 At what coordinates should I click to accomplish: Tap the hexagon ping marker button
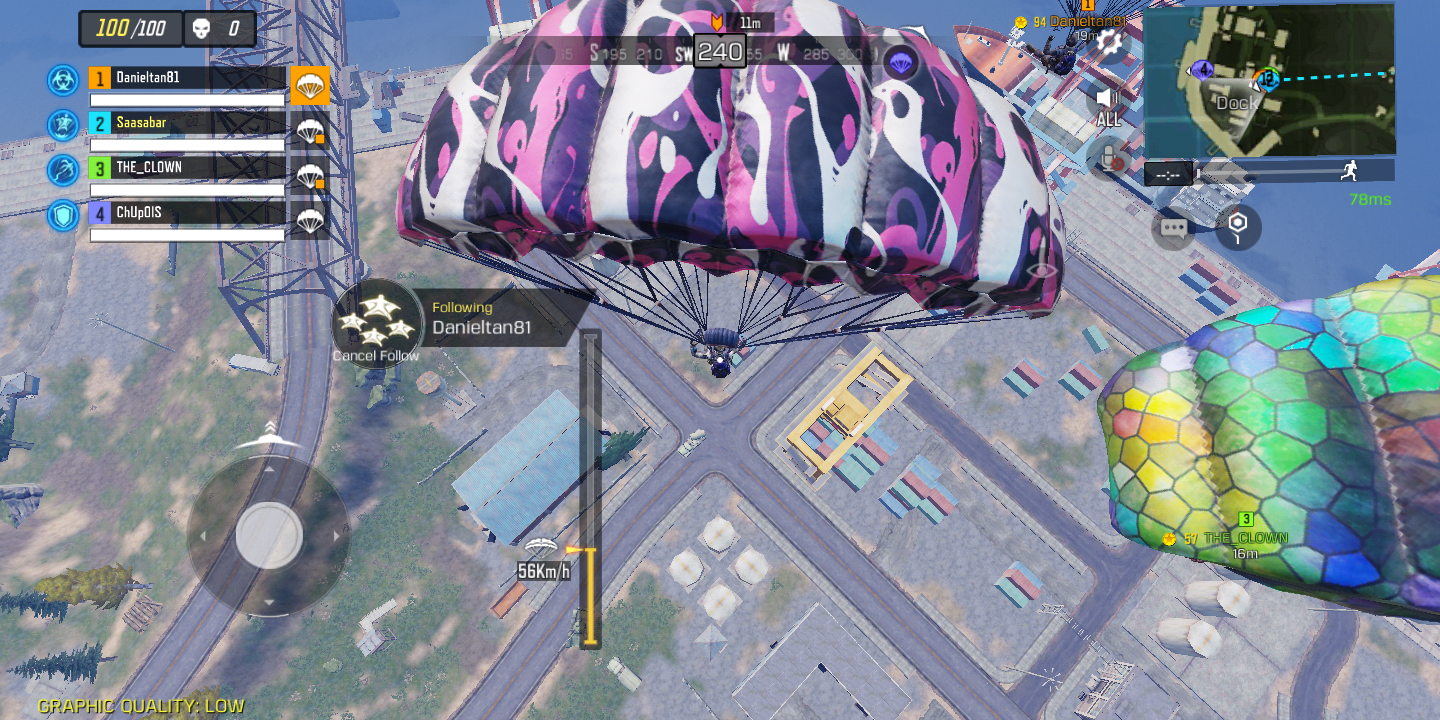coord(1238,226)
